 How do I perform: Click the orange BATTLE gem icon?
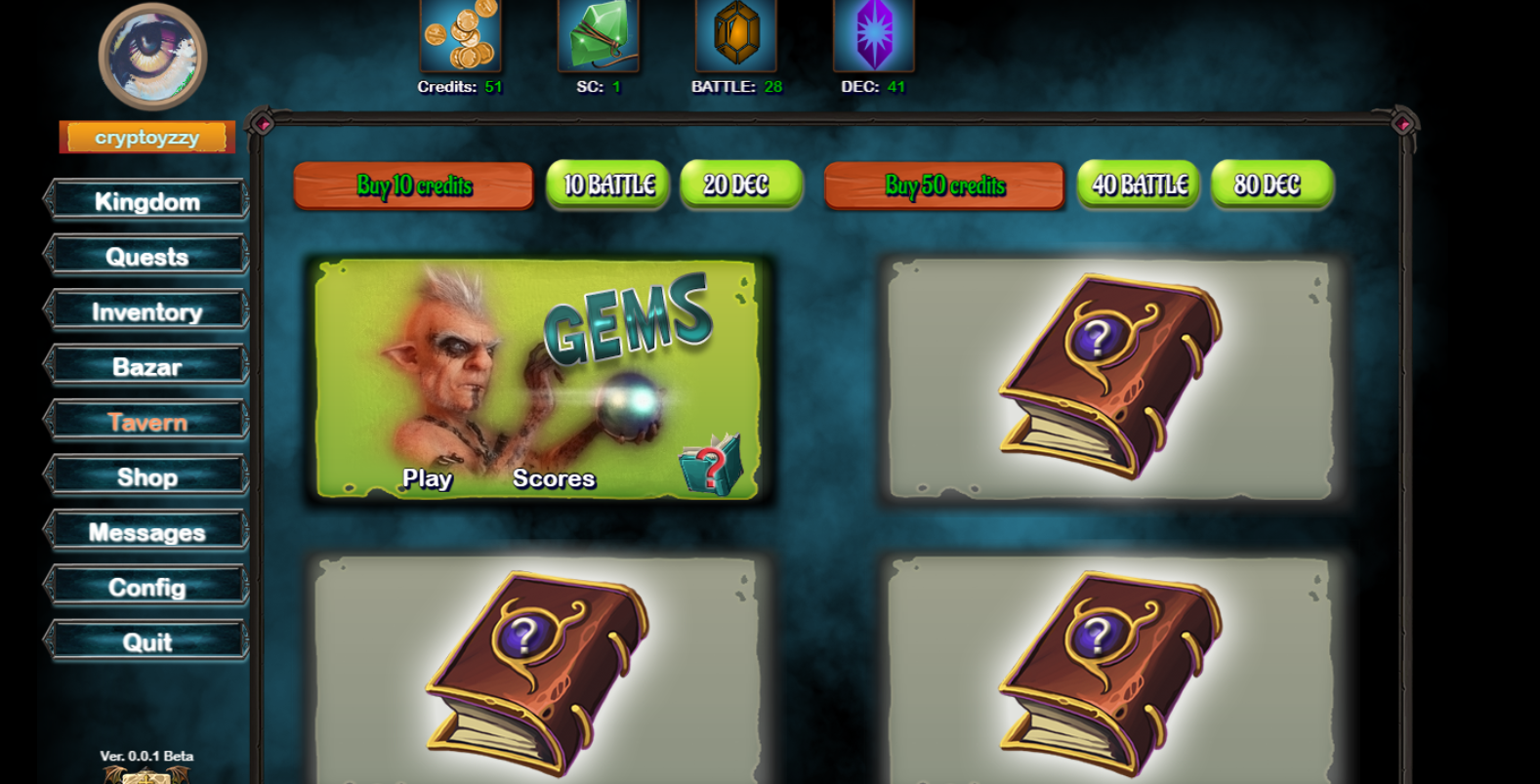pyautogui.click(x=736, y=37)
